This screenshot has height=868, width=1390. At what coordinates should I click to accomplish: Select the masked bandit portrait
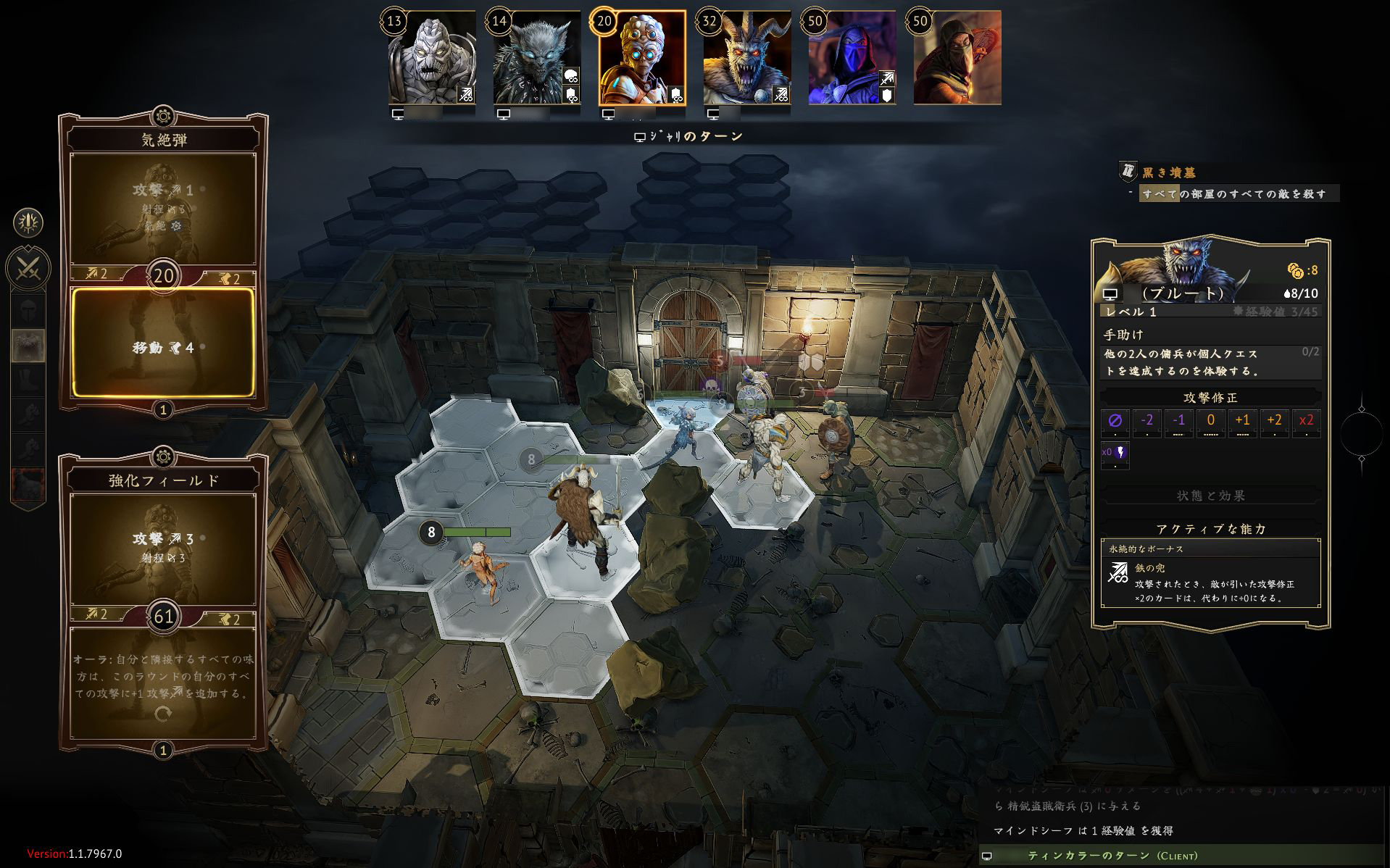957,58
